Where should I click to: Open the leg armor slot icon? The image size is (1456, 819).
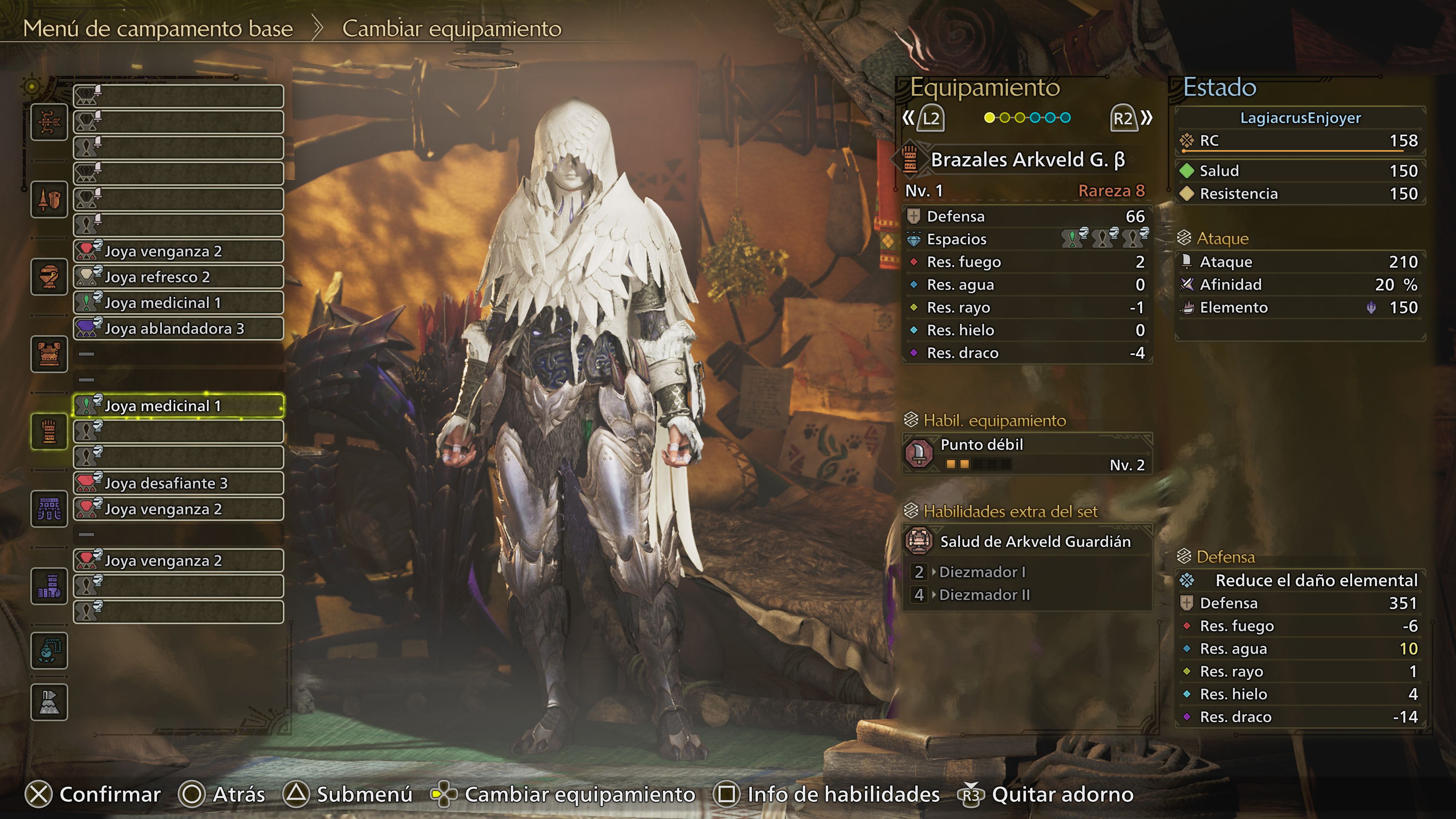point(49,585)
